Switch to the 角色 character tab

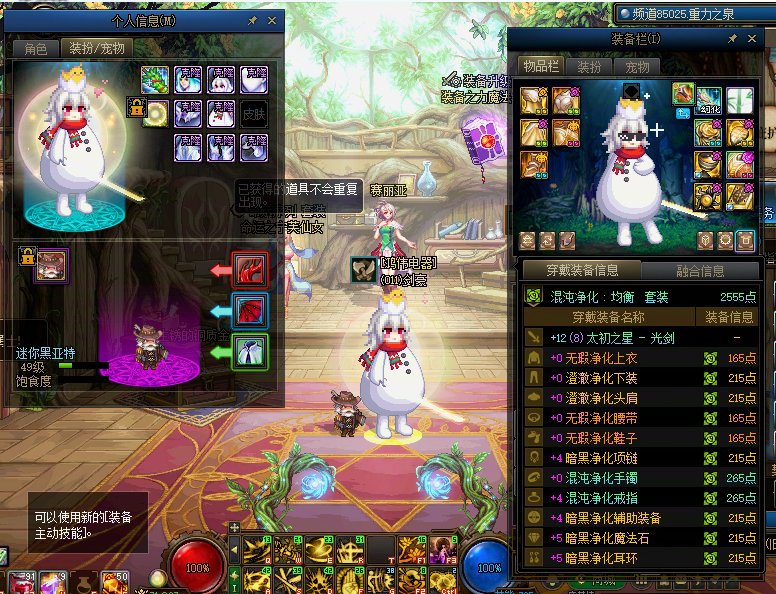[35, 48]
